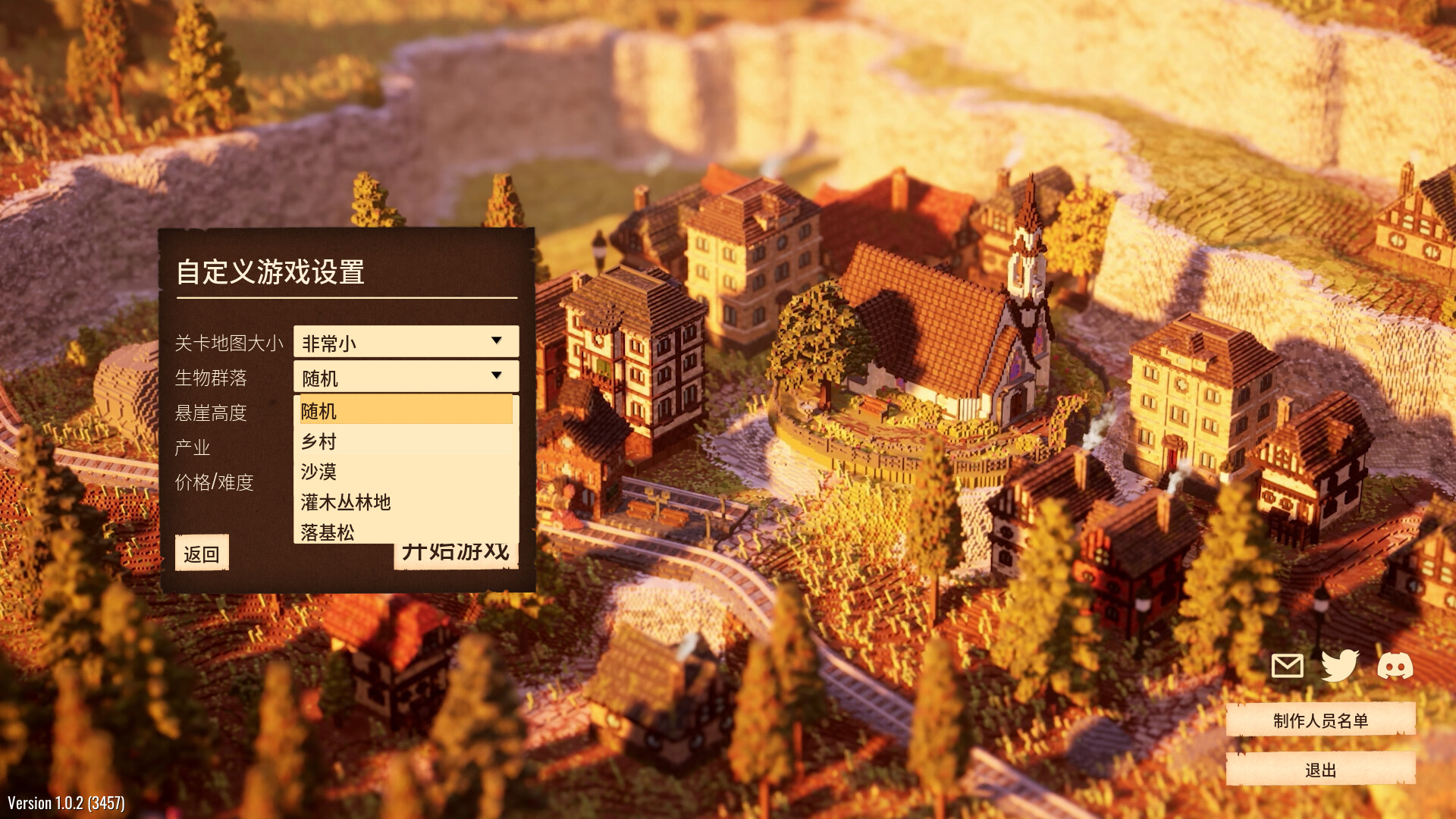Click the 悬崖高度 setting label
This screenshot has width=1456, height=819.
210,413
